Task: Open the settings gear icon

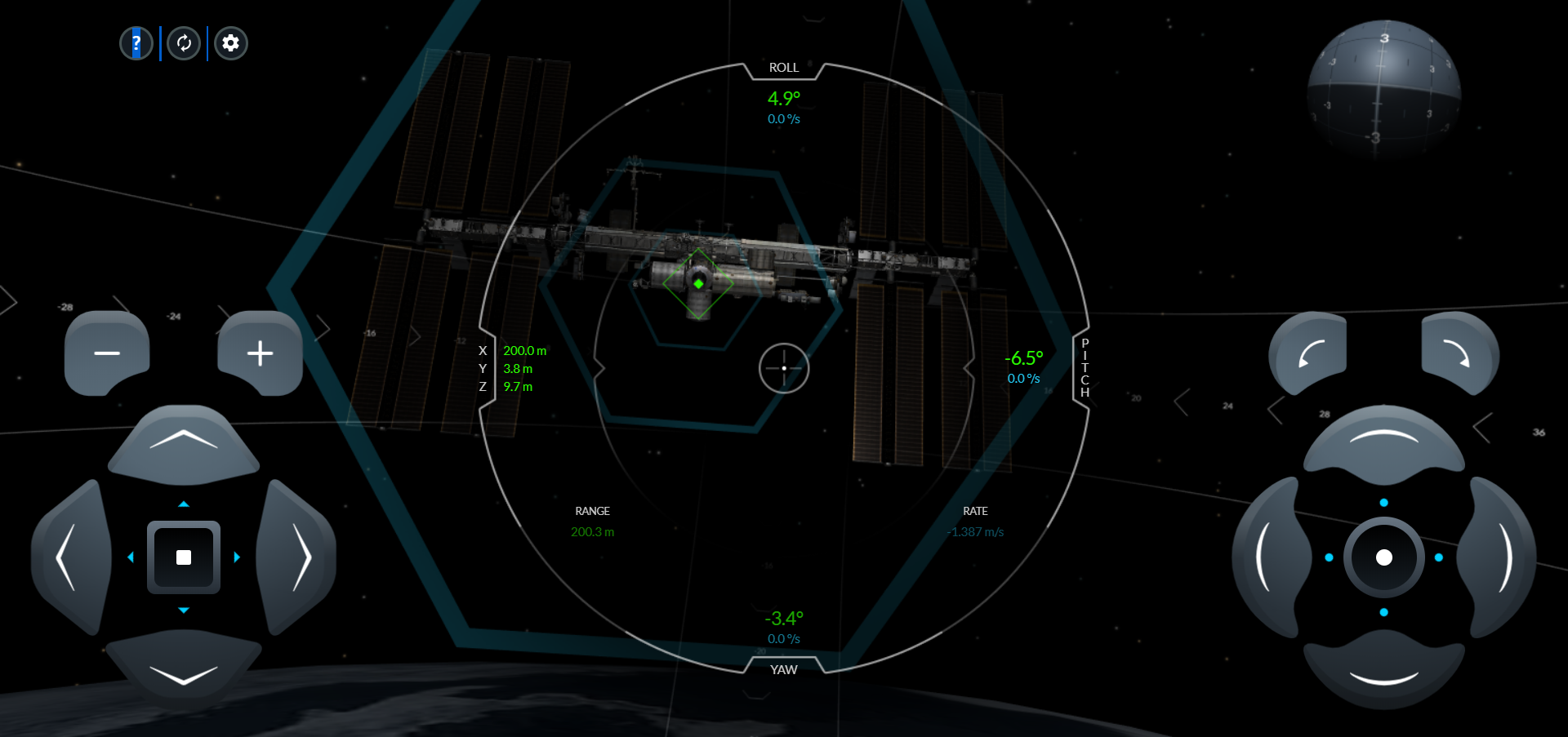Action: click(231, 43)
